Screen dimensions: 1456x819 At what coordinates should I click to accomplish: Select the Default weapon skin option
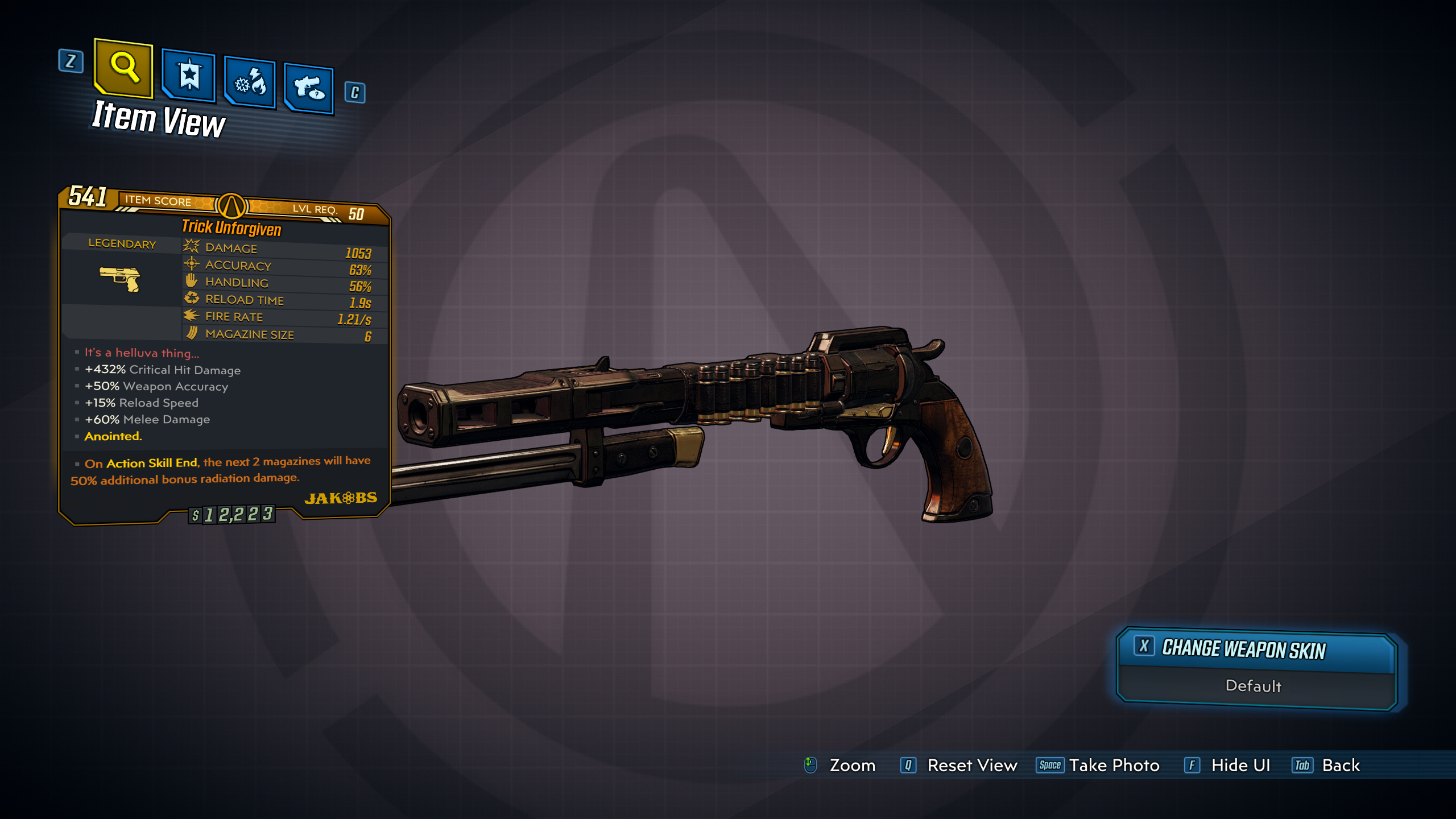(x=1254, y=686)
